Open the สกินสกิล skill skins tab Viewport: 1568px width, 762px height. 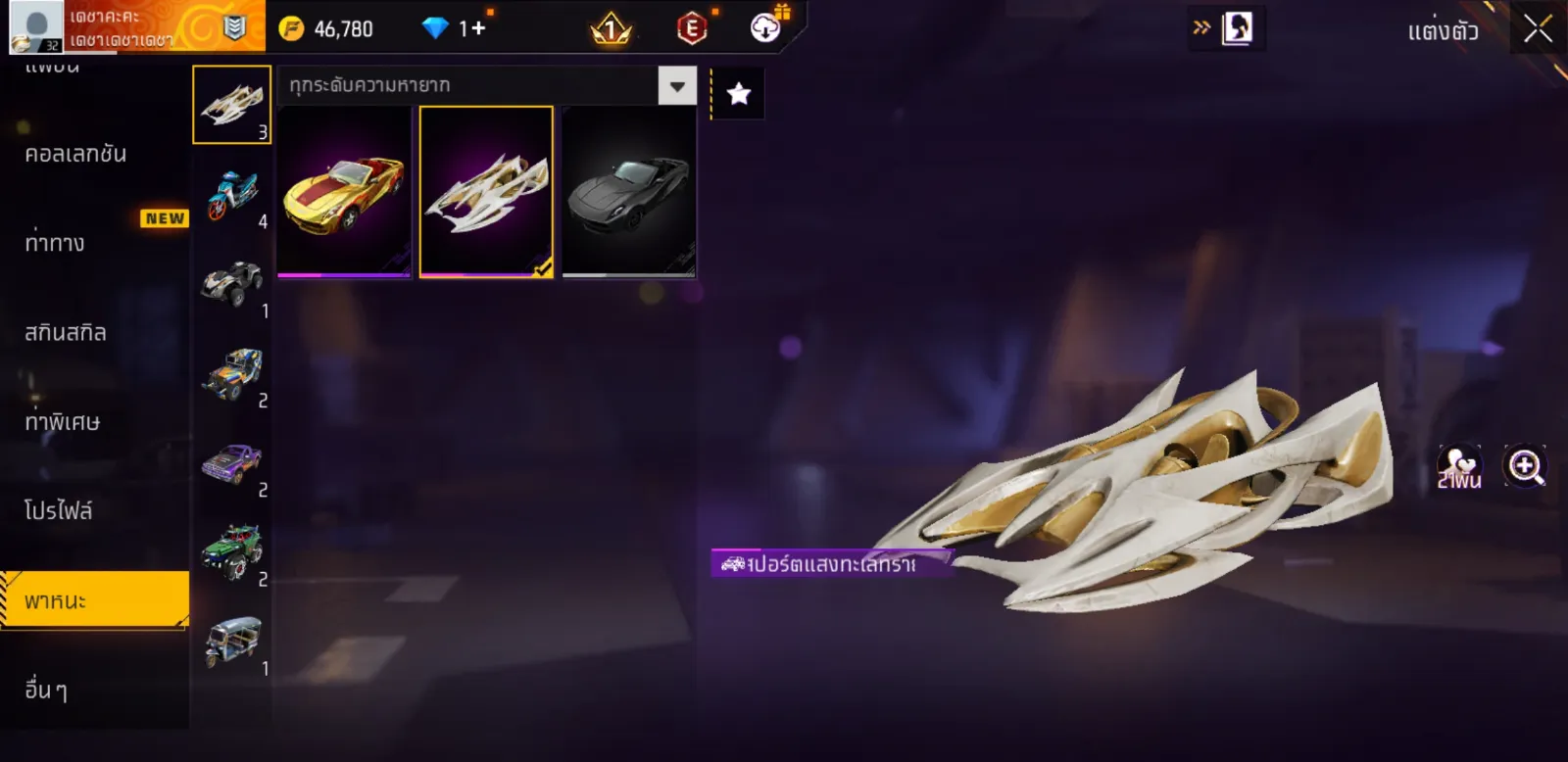coord(66,333)
